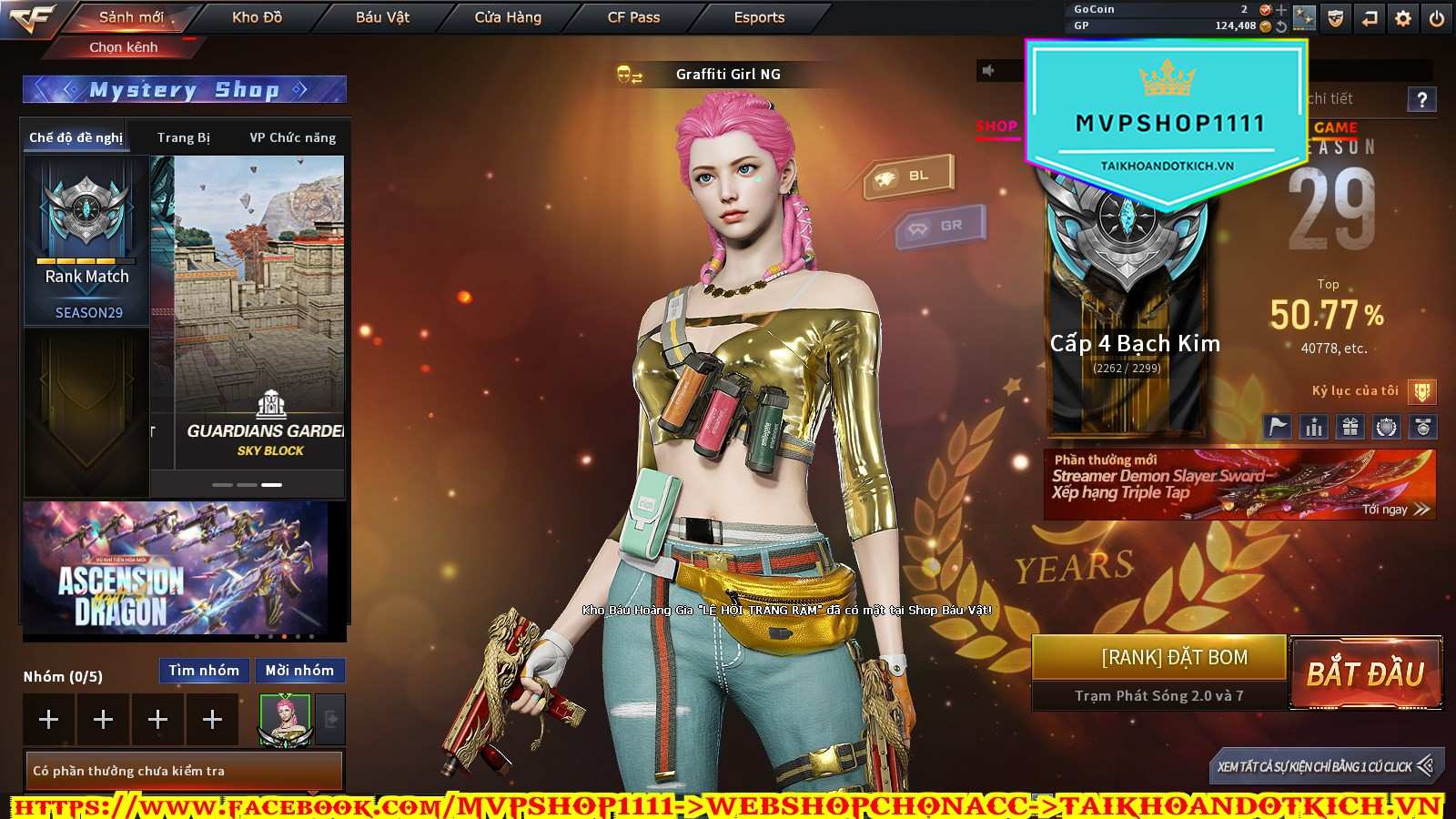Image resolution: width=1456 pixels, height=819 pixels.
Task: Go to the Báu Vật menu
Action: pyautogui.click(x=382, y=17)
